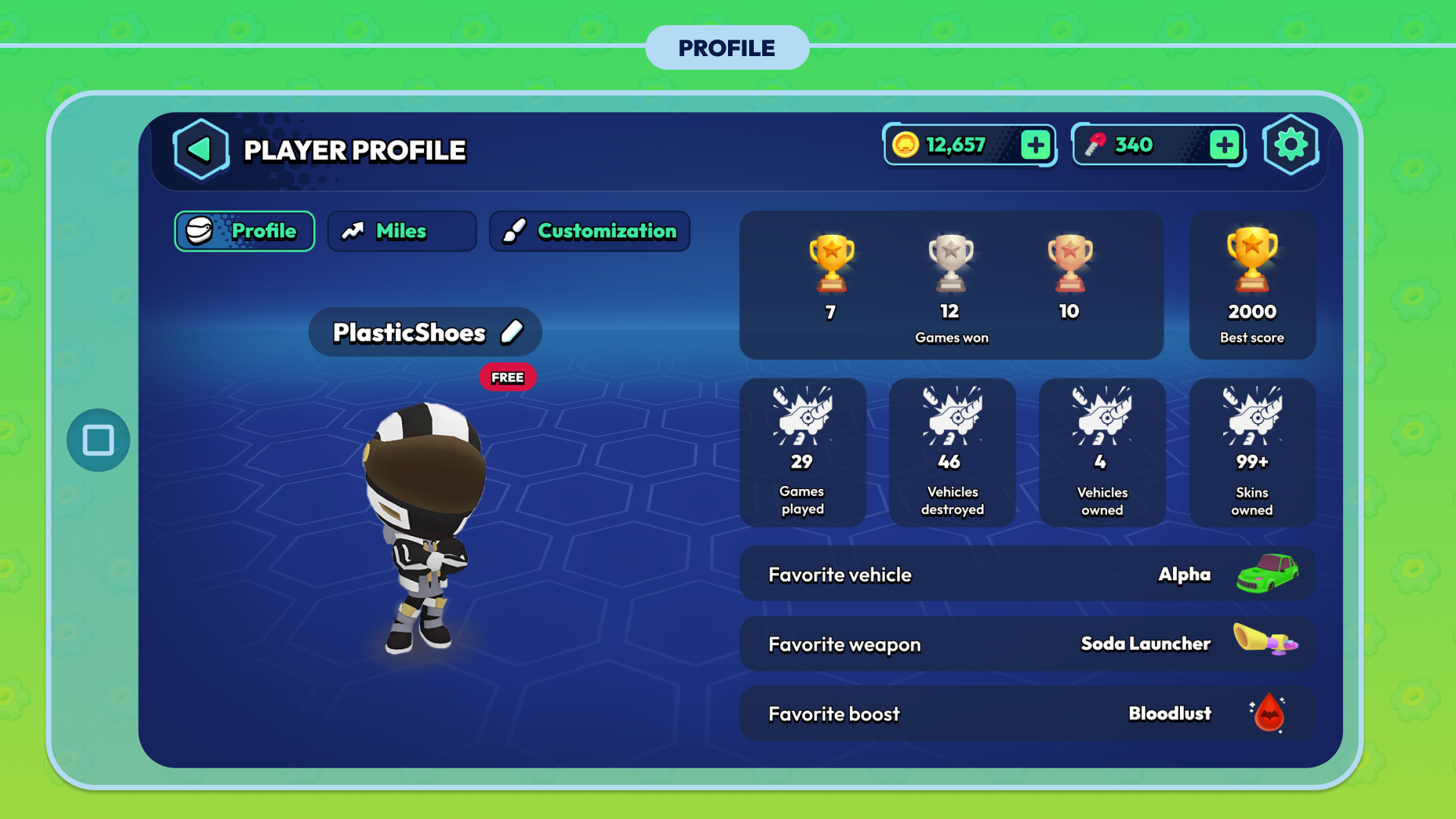Edit the PlasticShoes player name
This screenshot has height=819, width=1456.
(x=513, y=332)
